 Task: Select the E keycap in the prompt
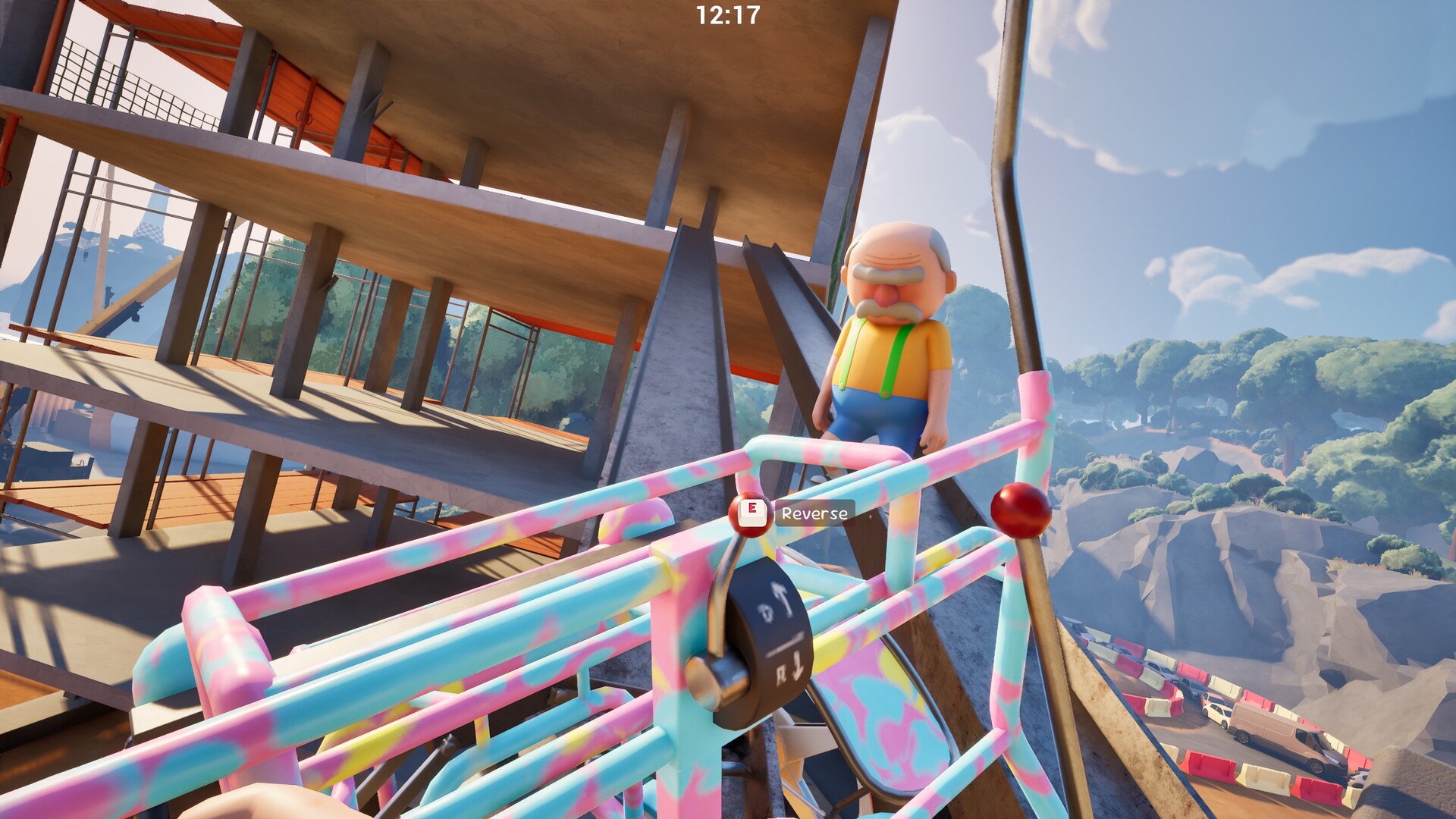click(752, 513)
